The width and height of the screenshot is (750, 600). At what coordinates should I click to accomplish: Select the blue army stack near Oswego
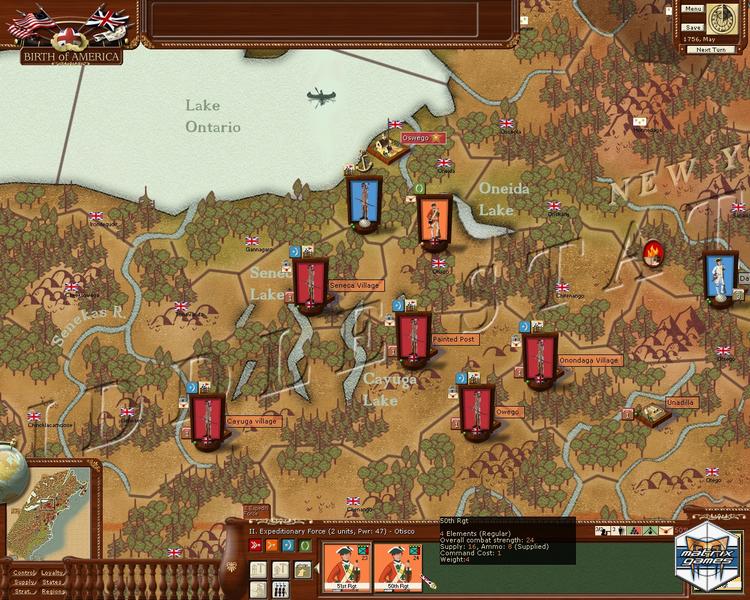point(364,201)
